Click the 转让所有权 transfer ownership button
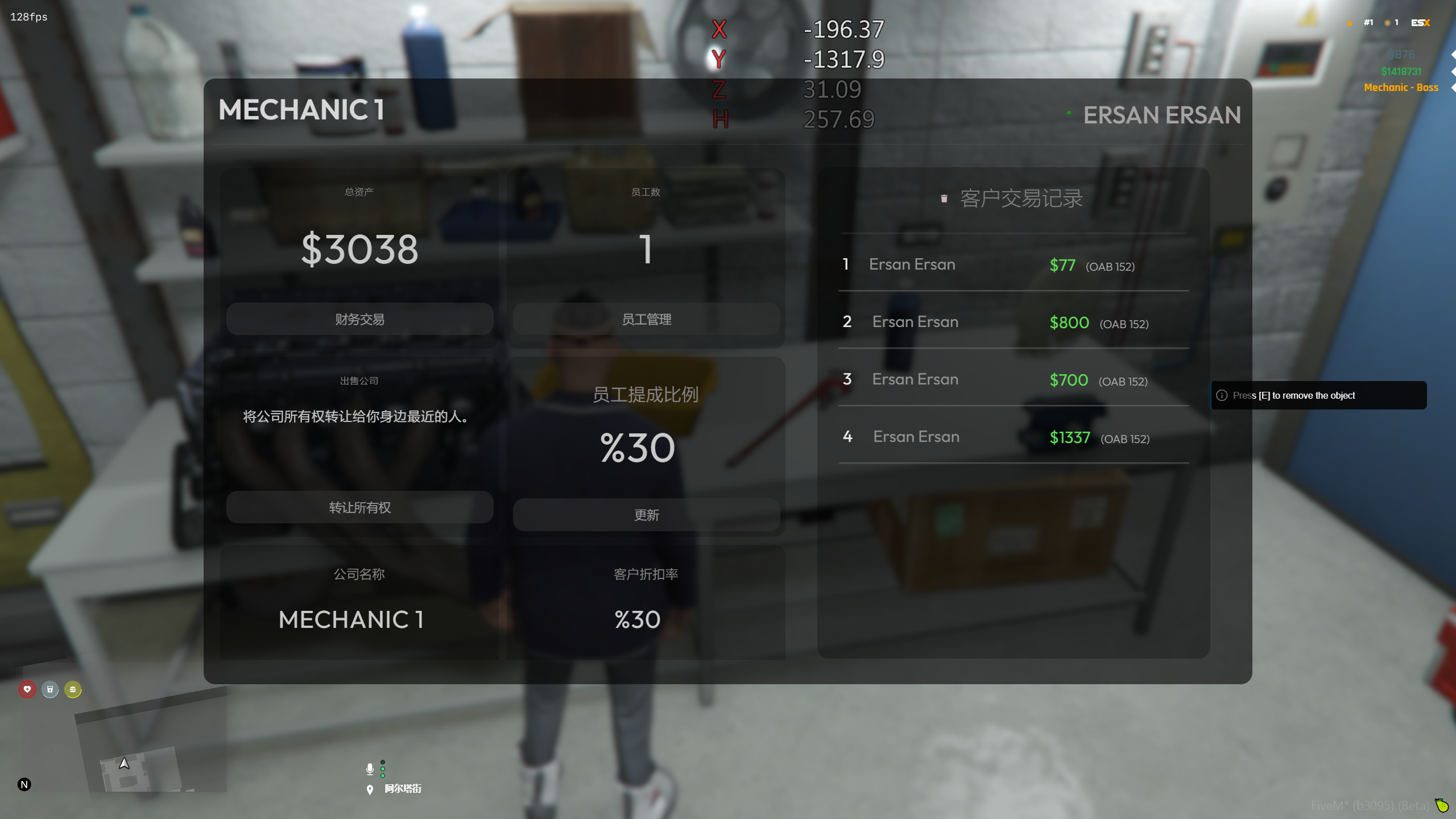This screenshot has height=819, width=1456. coord(359,507)
